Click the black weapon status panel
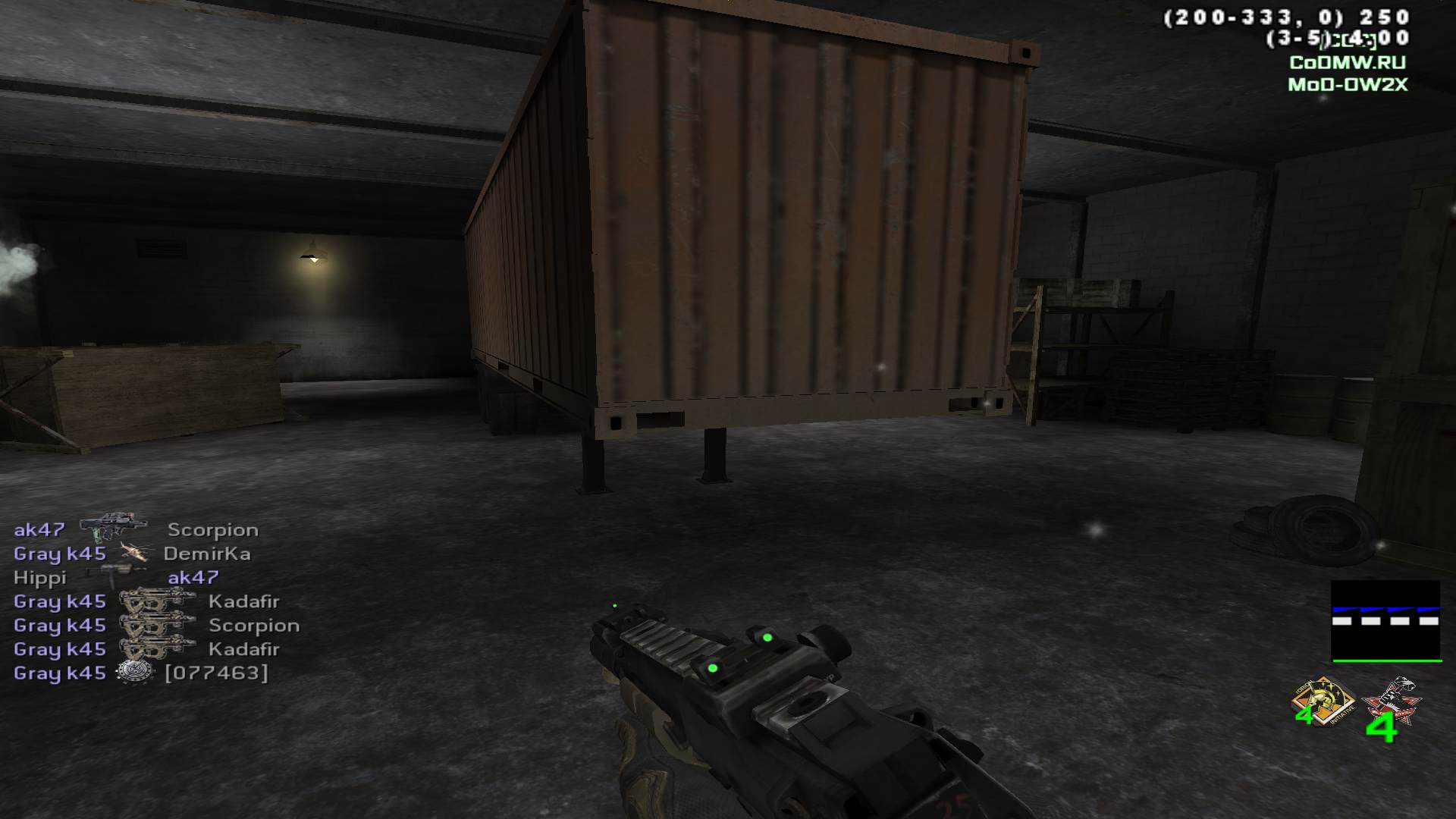Viewport: 1456px width, 819px height. point(1385,621)
